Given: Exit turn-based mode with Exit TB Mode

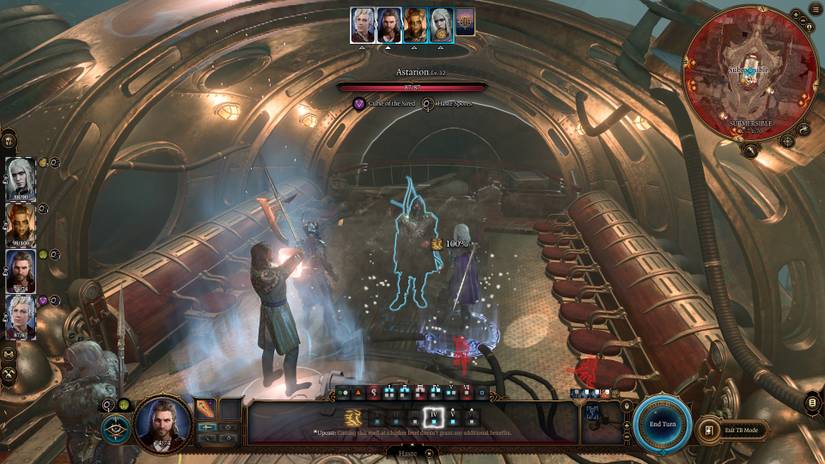Looking at the screenshot, I should (736, 430).
